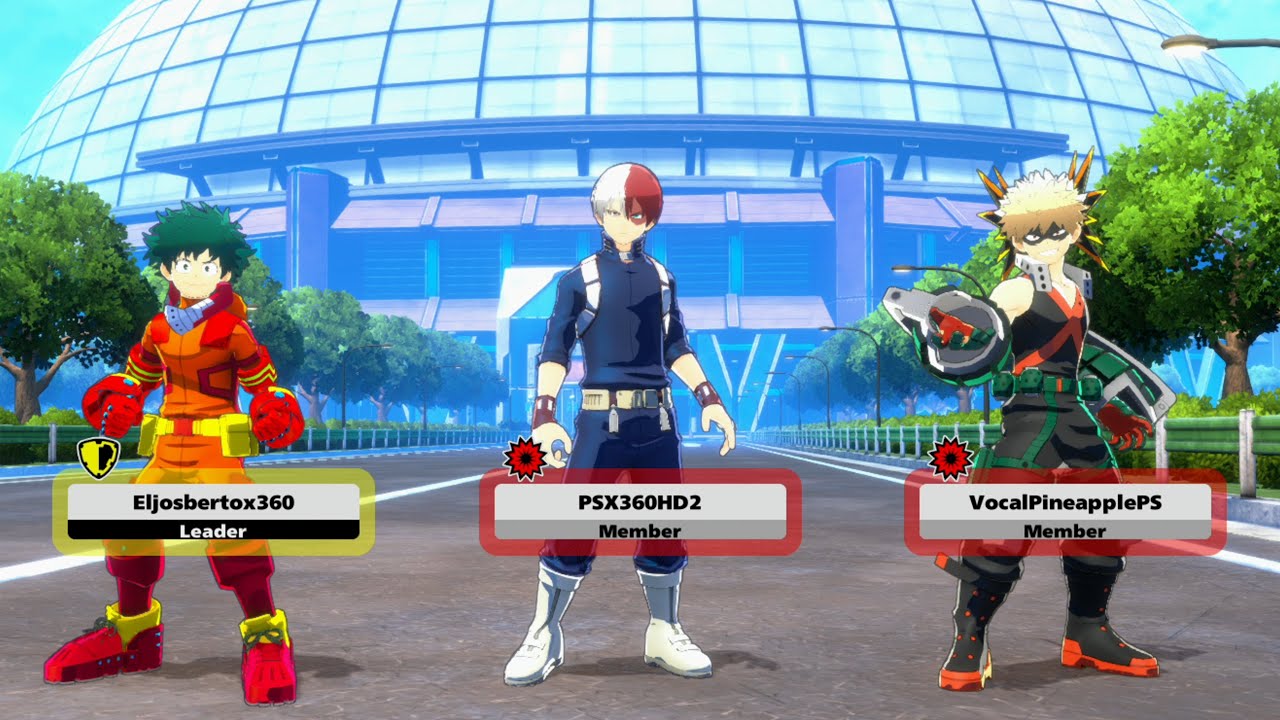The height and width of the screenshot is (720, 1280).
Task: Pick the VocalPineapplePS member name card
Action: (1065, 512)
